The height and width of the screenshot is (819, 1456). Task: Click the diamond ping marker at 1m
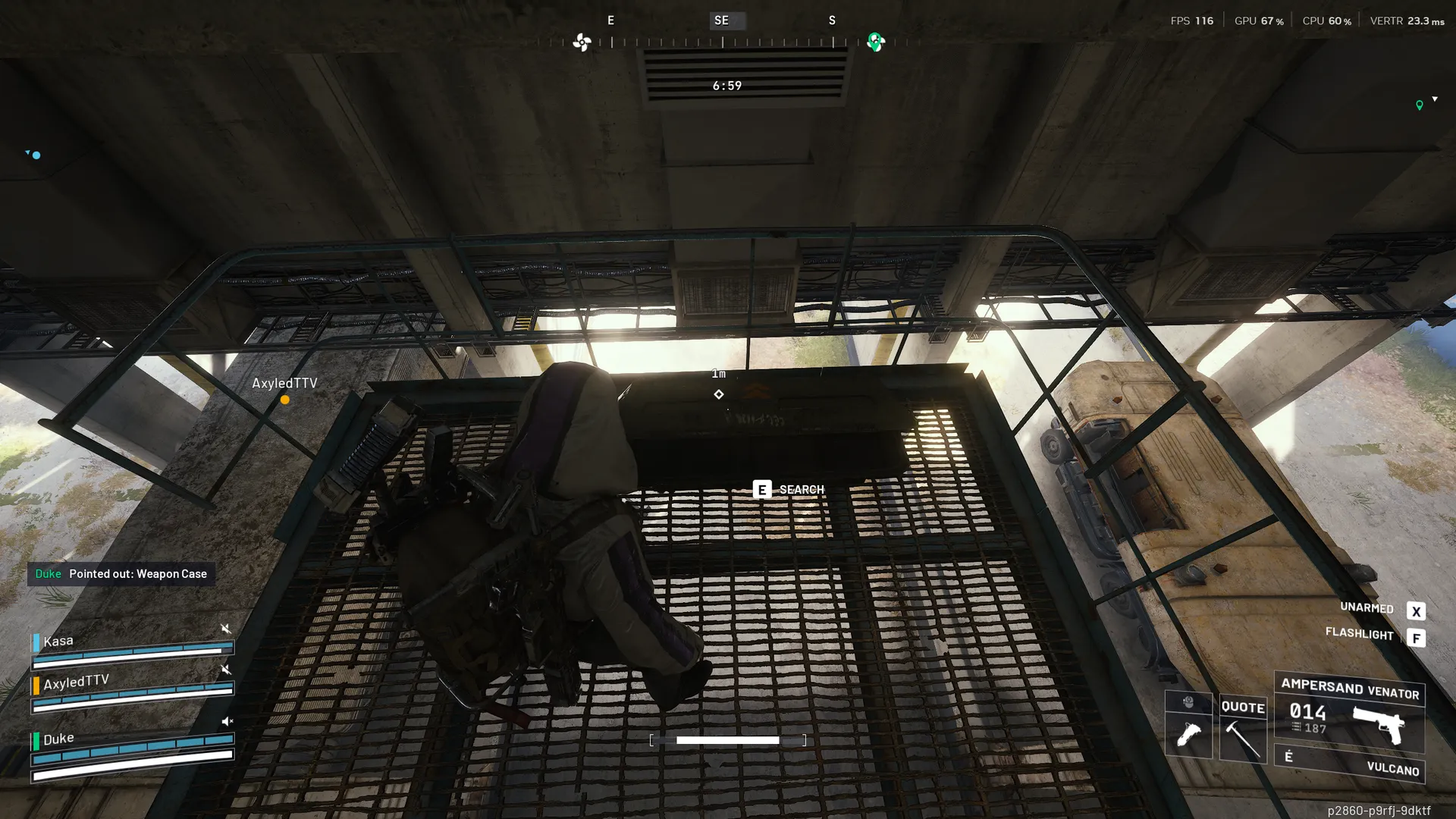(718, 394)
